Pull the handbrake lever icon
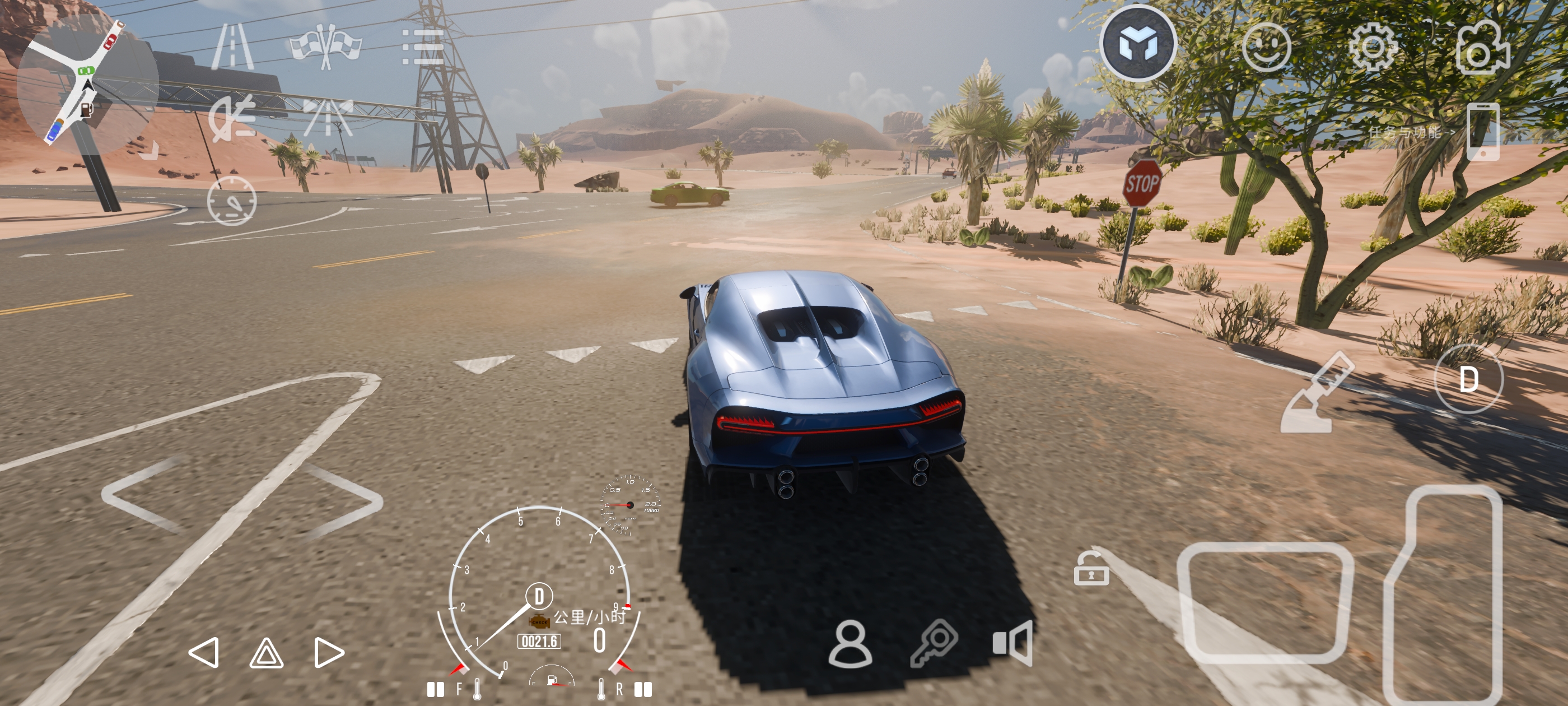 click(x=1317, y=393)
